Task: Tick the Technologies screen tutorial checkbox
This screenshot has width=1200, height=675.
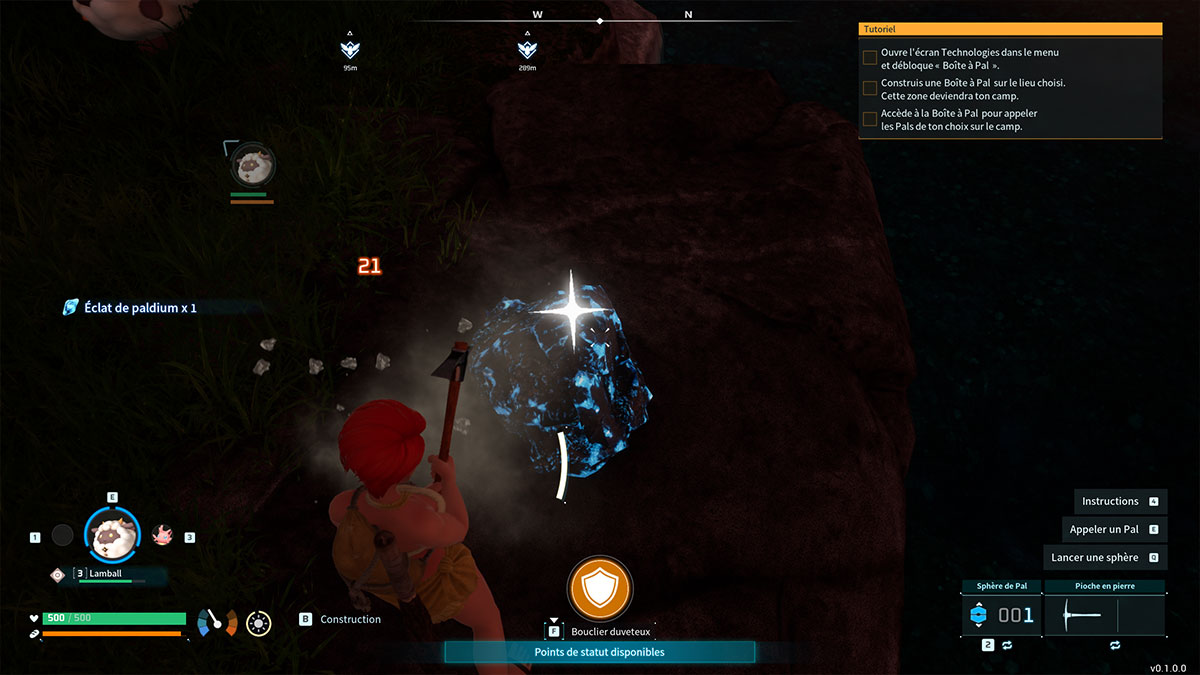Action: pos(870,58)
